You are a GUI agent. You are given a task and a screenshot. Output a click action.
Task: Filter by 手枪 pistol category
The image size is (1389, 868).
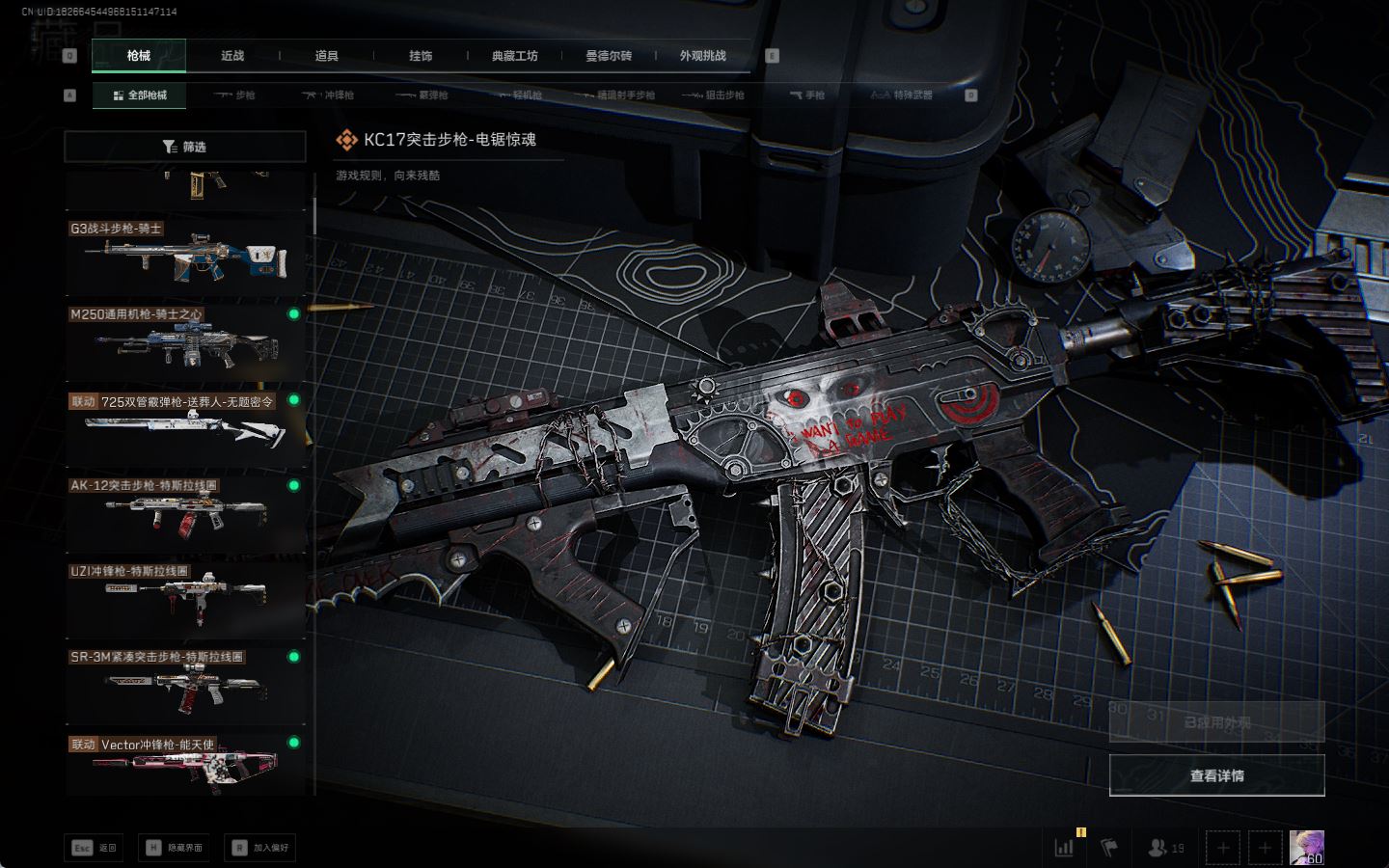807,95
